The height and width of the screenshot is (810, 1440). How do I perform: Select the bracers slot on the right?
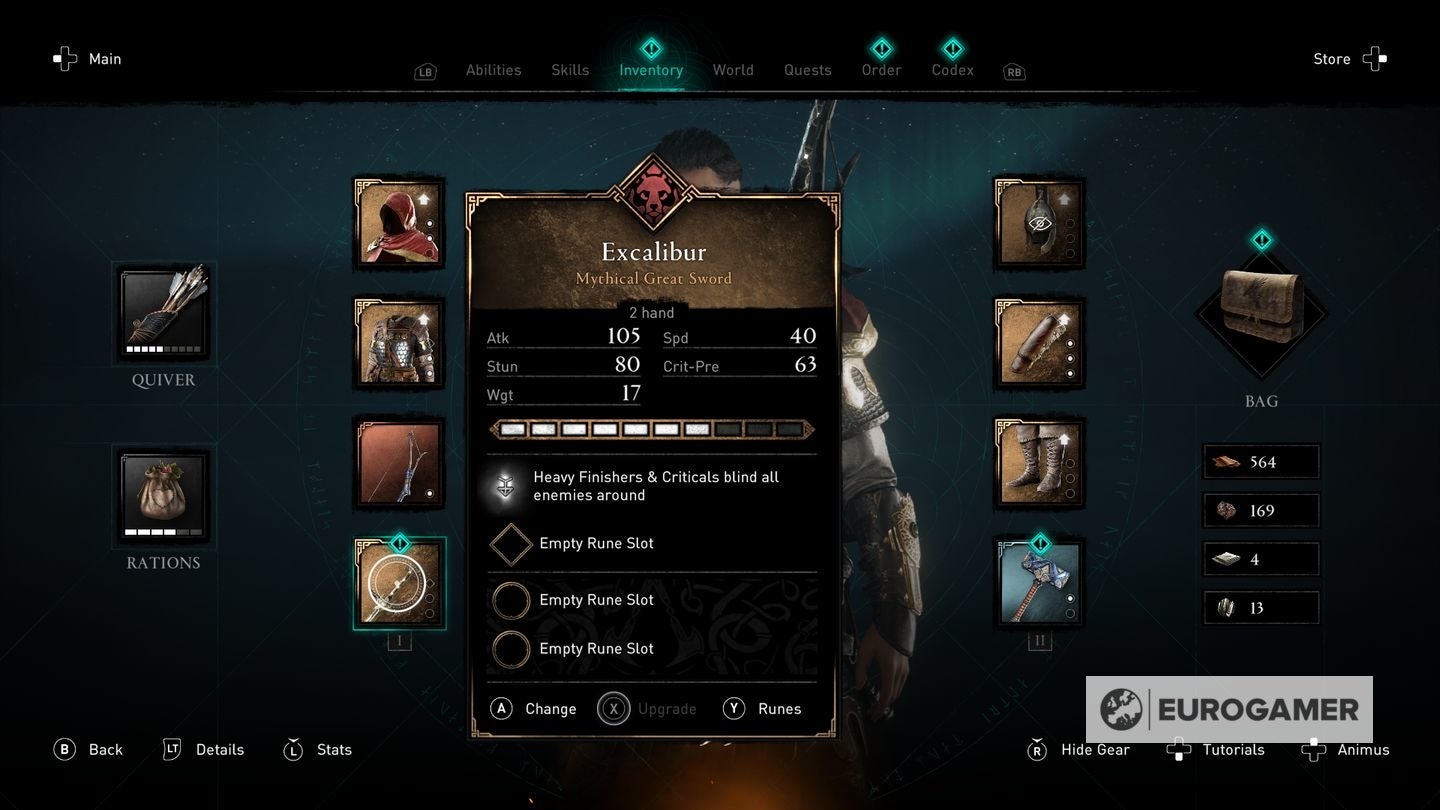1040,345
